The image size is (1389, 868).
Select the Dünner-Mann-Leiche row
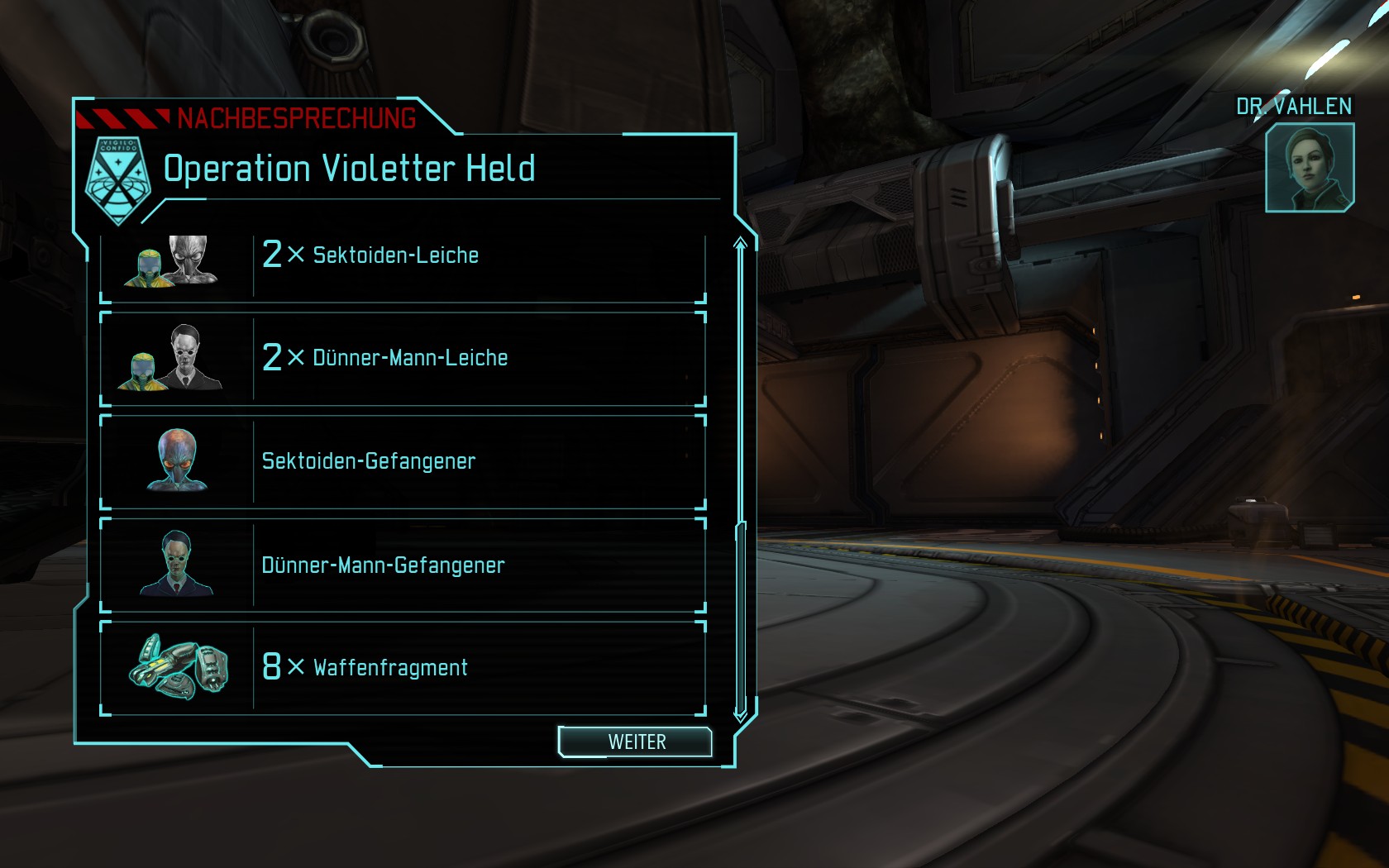coord(403,359)
